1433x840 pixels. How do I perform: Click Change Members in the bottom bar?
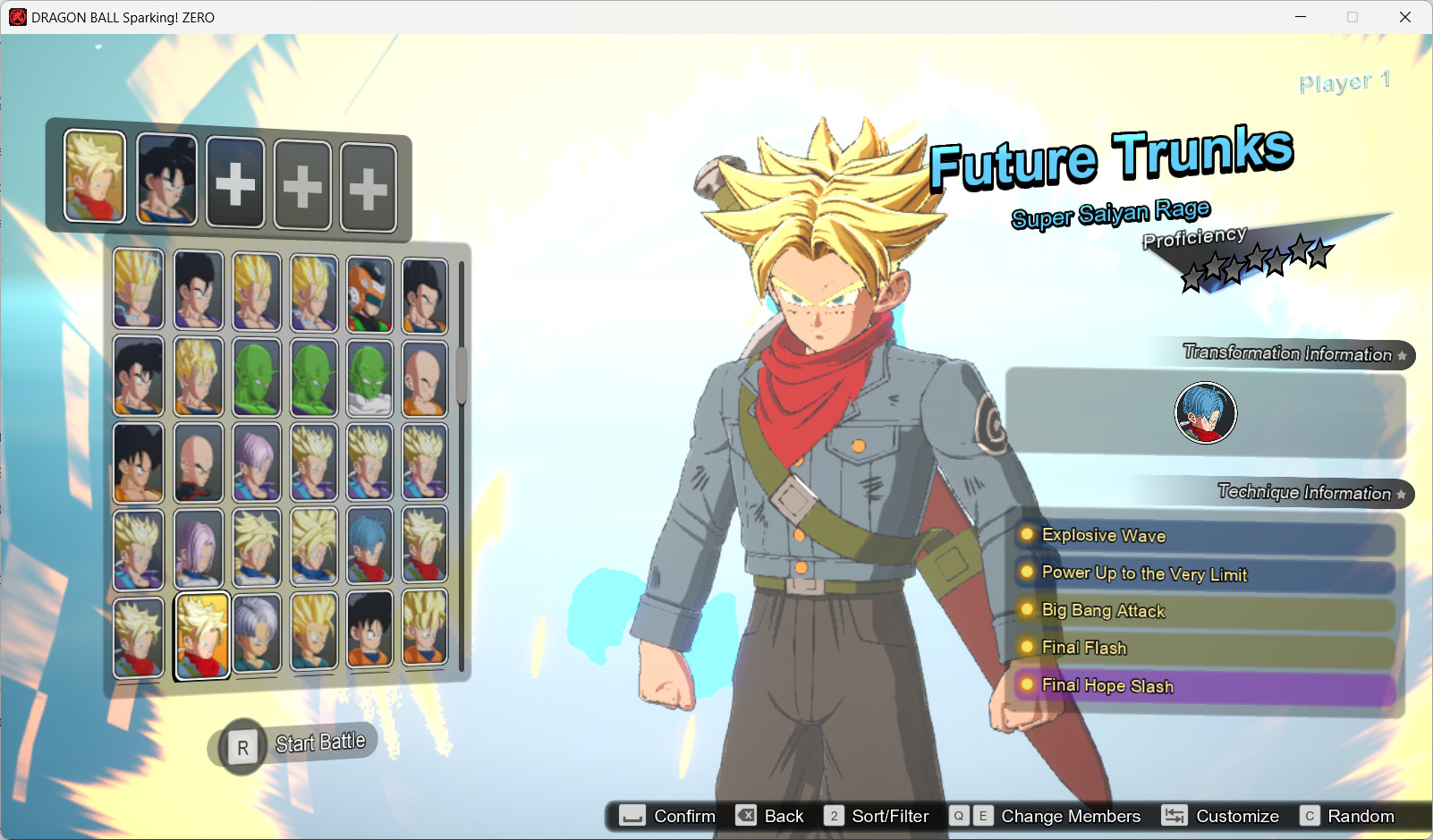pyautogui.click(x=1071, y=815)
